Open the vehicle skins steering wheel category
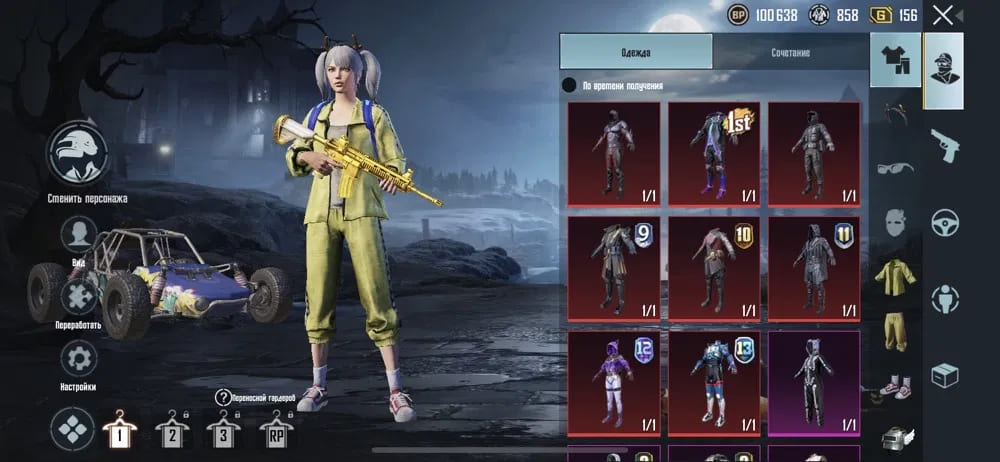The width and height of the screenshot is (1000, 462). [944, 222]
